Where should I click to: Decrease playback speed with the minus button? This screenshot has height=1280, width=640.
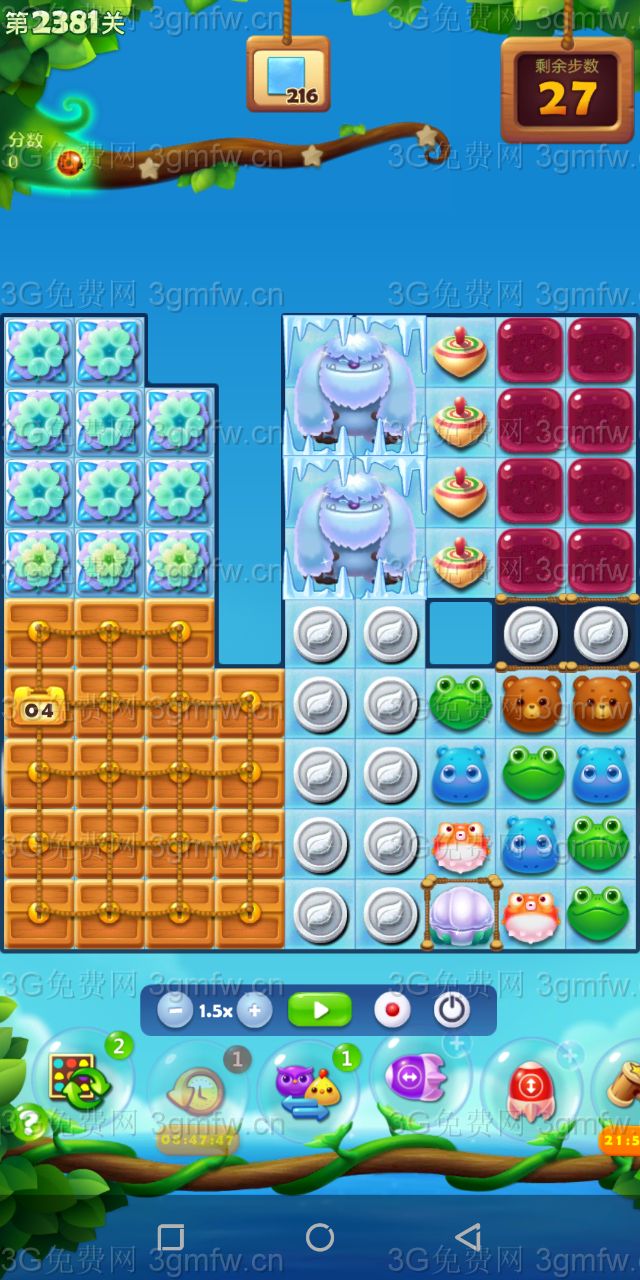pyautogui.click(x=175, y=1010)
